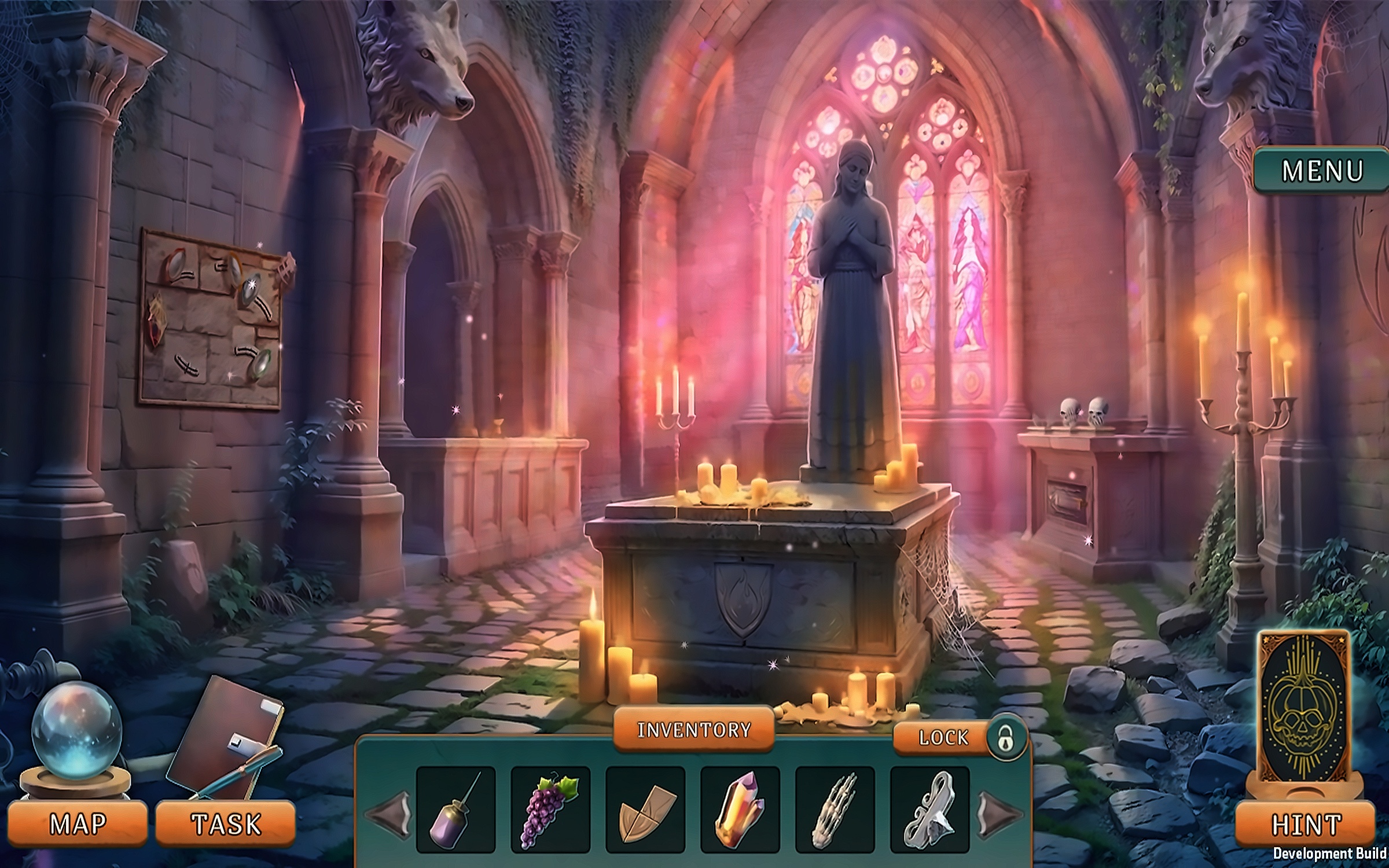Open the MAP button

click(78, 823)
